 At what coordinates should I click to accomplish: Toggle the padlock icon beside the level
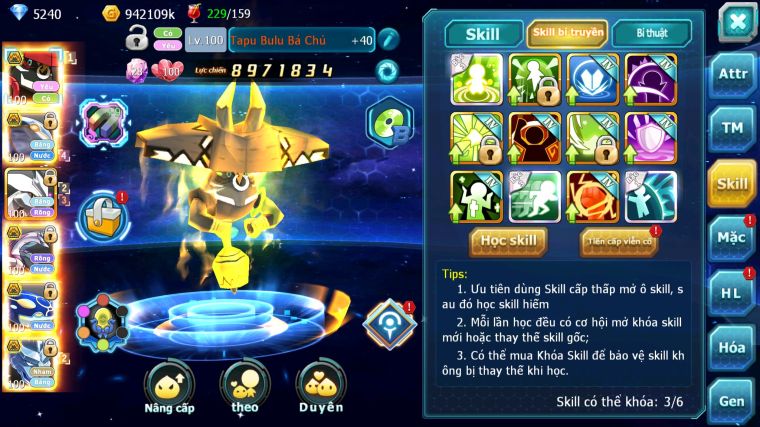[x=138, y=40]
